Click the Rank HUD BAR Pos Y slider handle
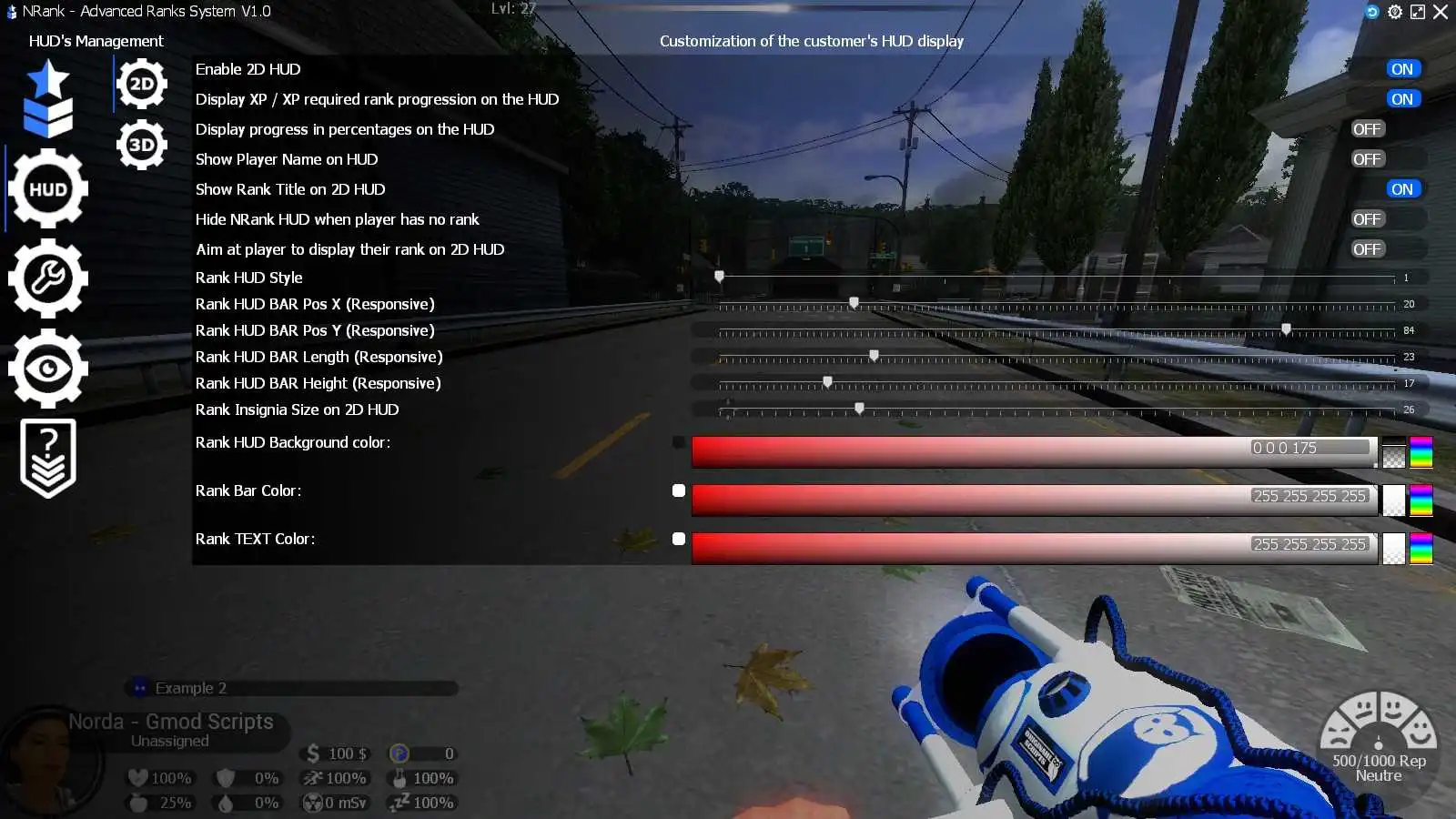 click(x=1285, y=329)
